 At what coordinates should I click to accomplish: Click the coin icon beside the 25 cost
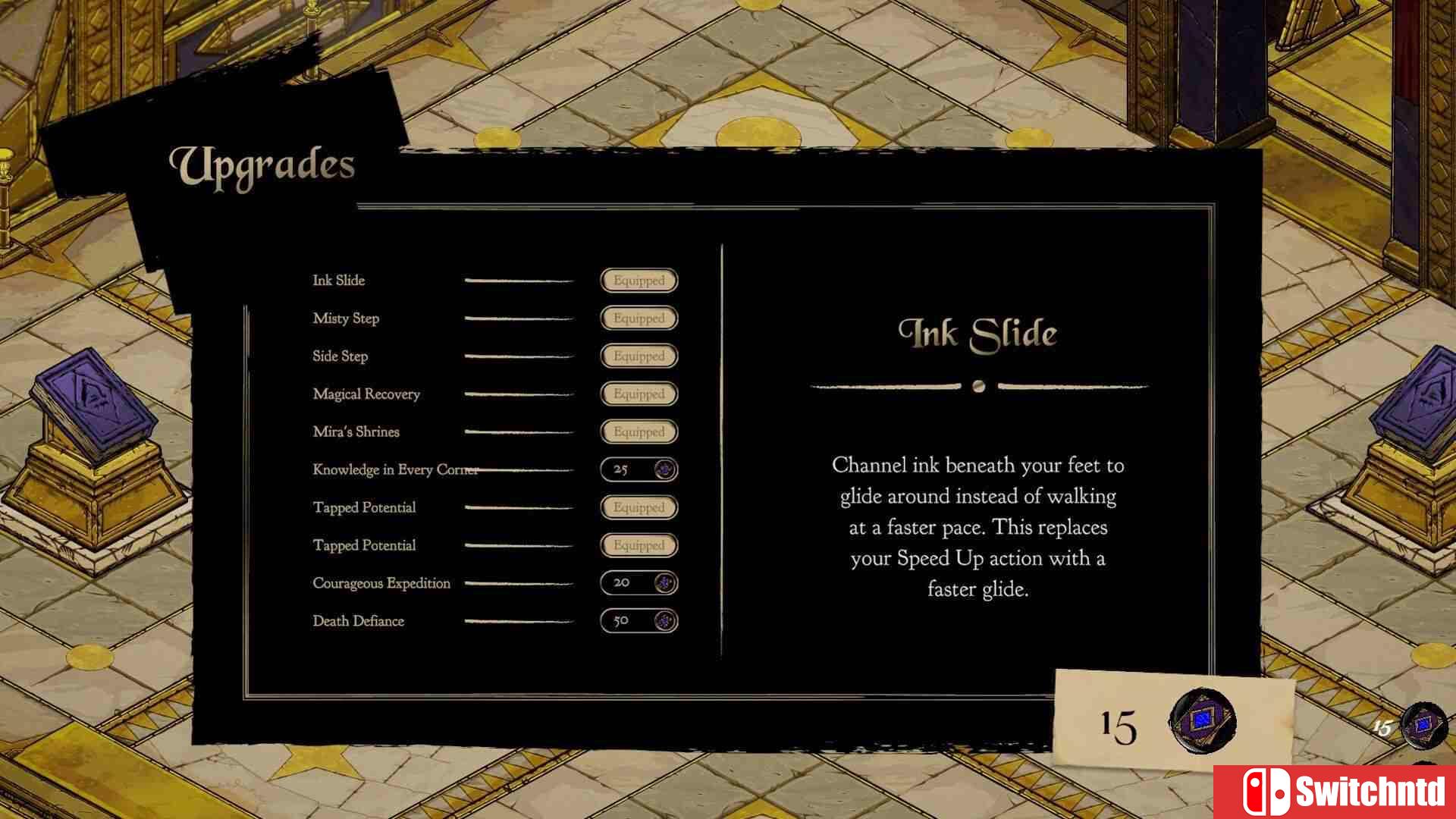(664, 469)
